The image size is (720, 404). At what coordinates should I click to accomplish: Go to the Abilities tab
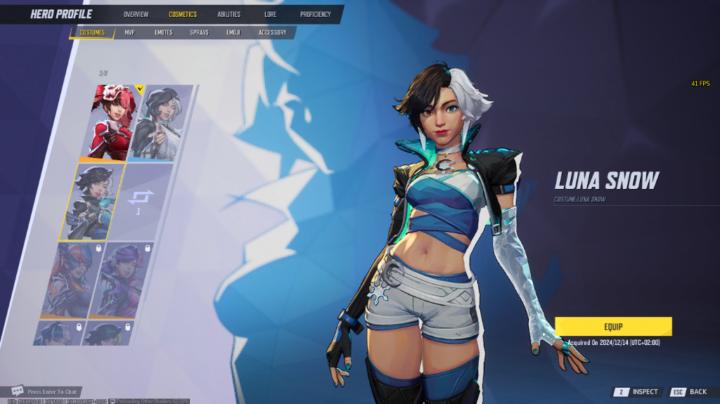229,15
